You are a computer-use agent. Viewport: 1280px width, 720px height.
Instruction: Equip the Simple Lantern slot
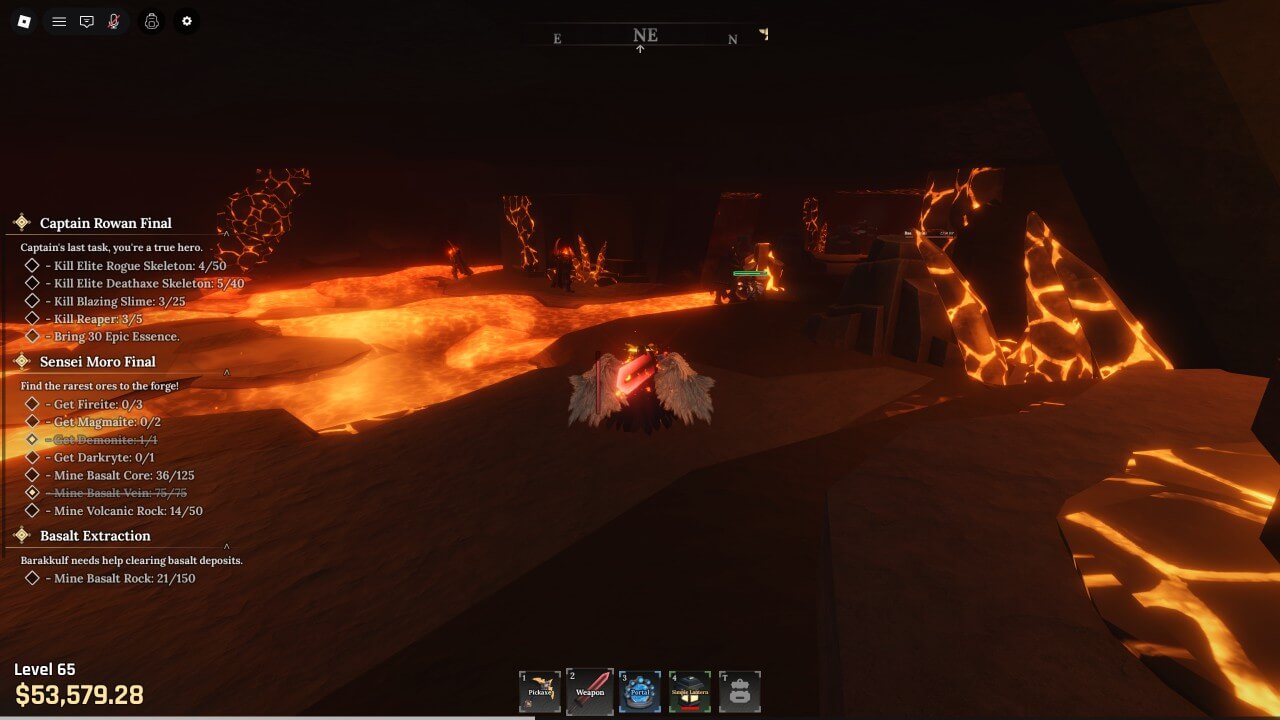(x=690, y=691)
